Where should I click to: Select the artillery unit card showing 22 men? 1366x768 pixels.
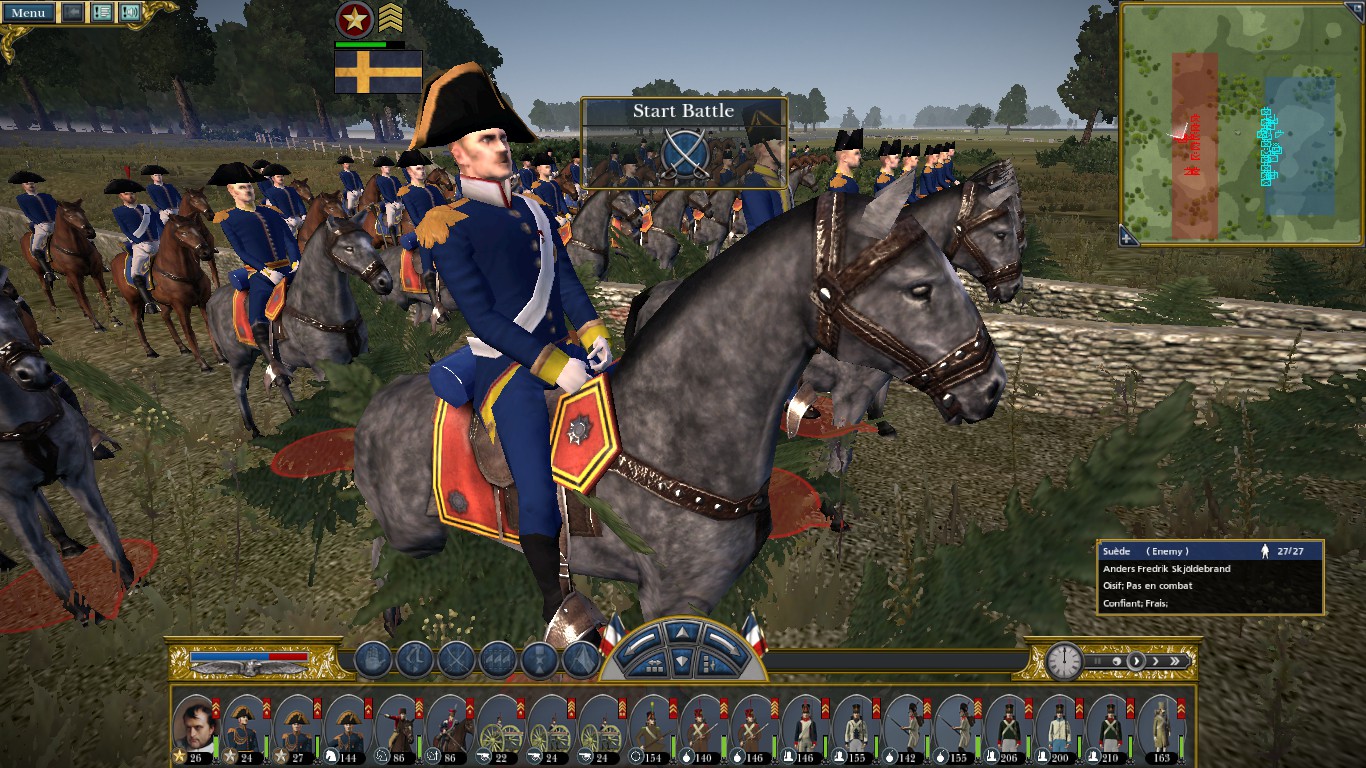tap(500, 726)
